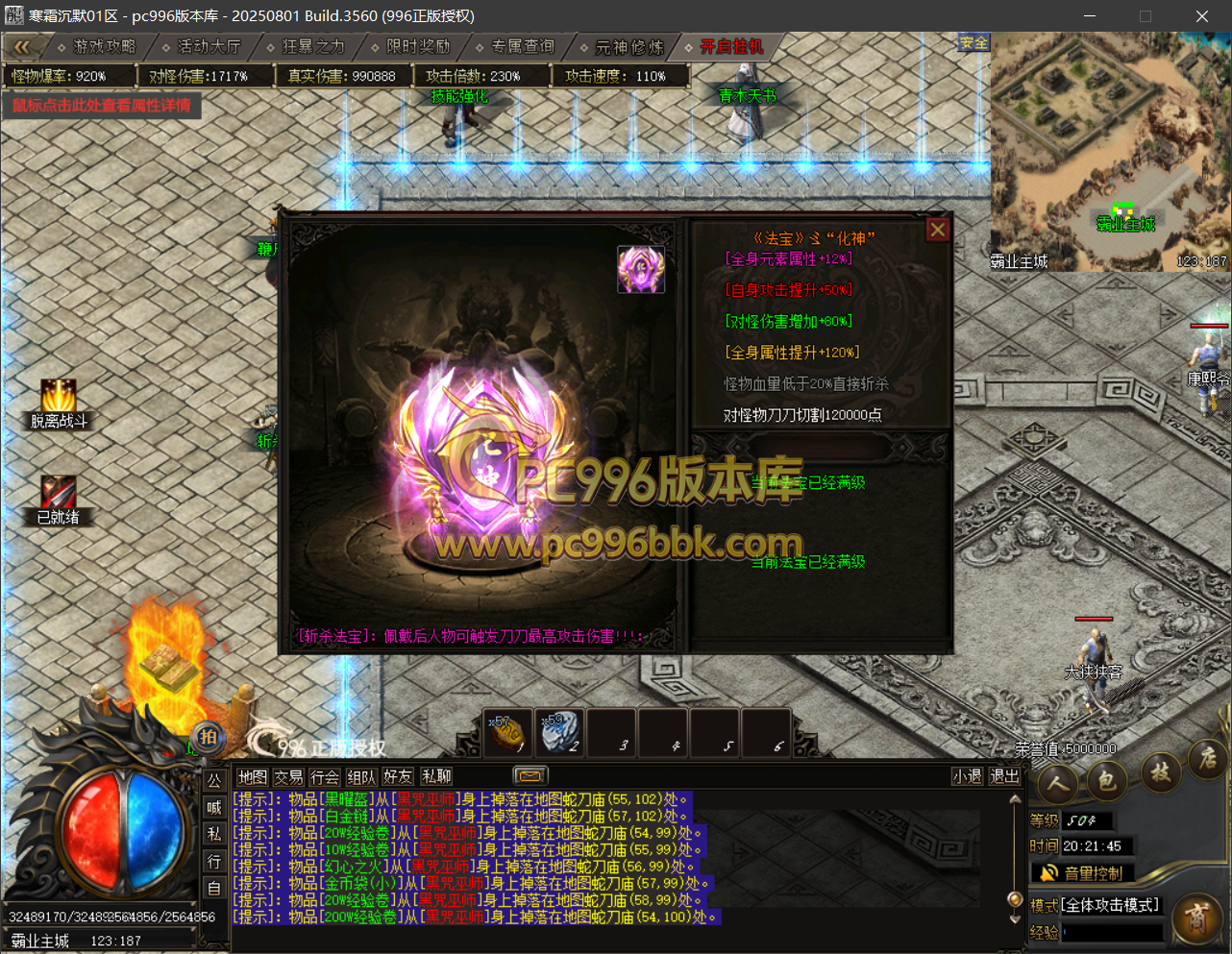Open 限时奖励 timed rewards

point(417,46)
